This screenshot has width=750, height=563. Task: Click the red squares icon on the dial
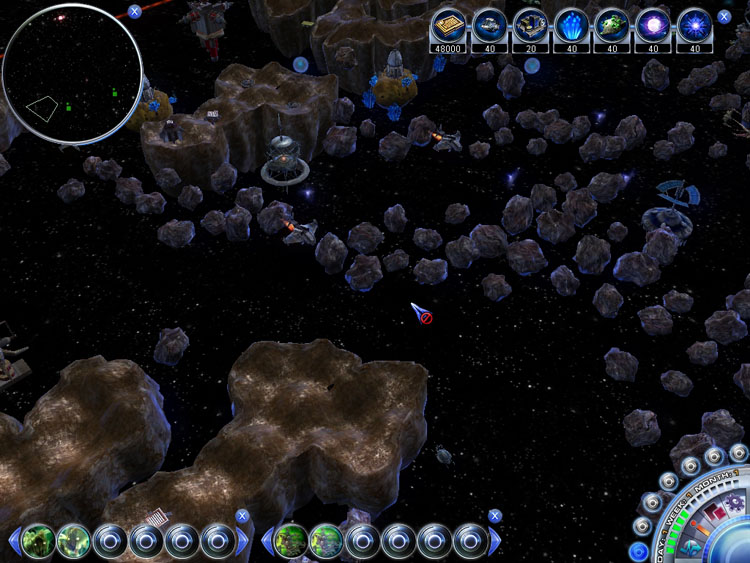tap(714, 513)
